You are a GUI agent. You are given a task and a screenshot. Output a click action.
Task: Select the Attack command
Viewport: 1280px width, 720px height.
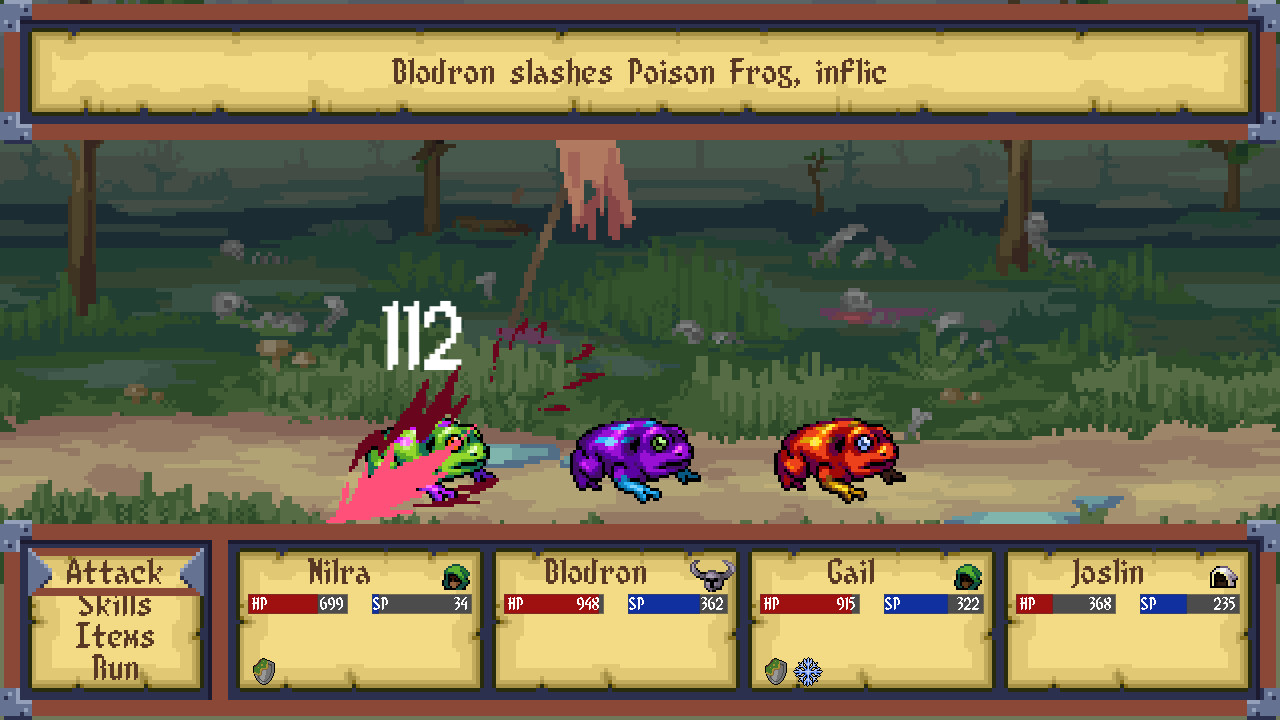(113, 572)
